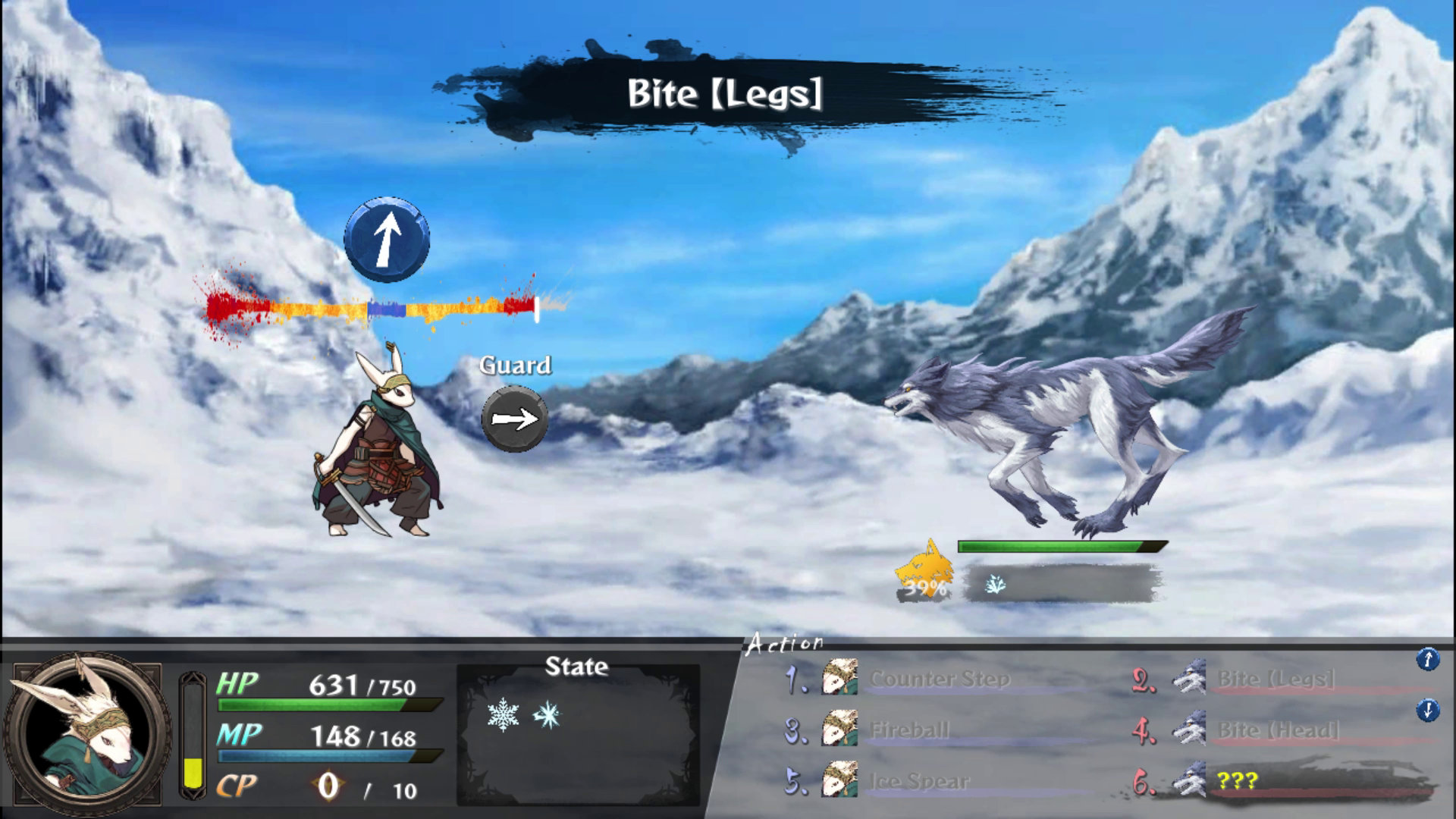Click the Guard right-arrow button
The image size is (1456, 819).
click(515, 419)
